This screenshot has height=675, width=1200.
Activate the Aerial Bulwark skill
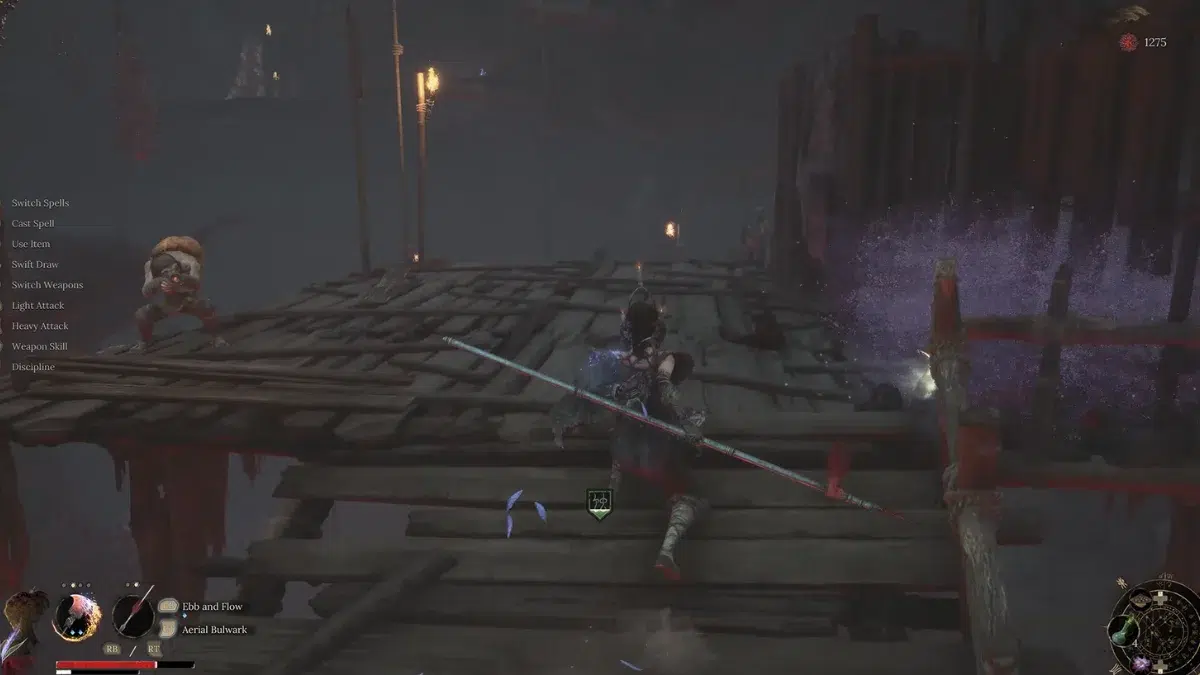[214, 630]
